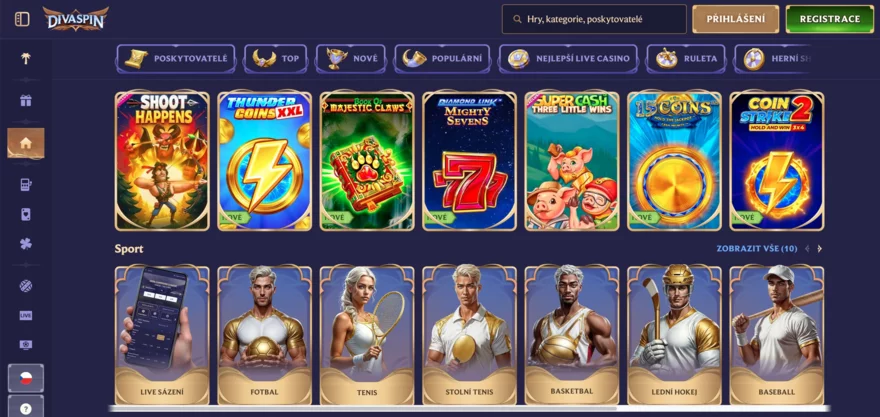Click Zobrazit vše in Sport section

click(756, 248)
